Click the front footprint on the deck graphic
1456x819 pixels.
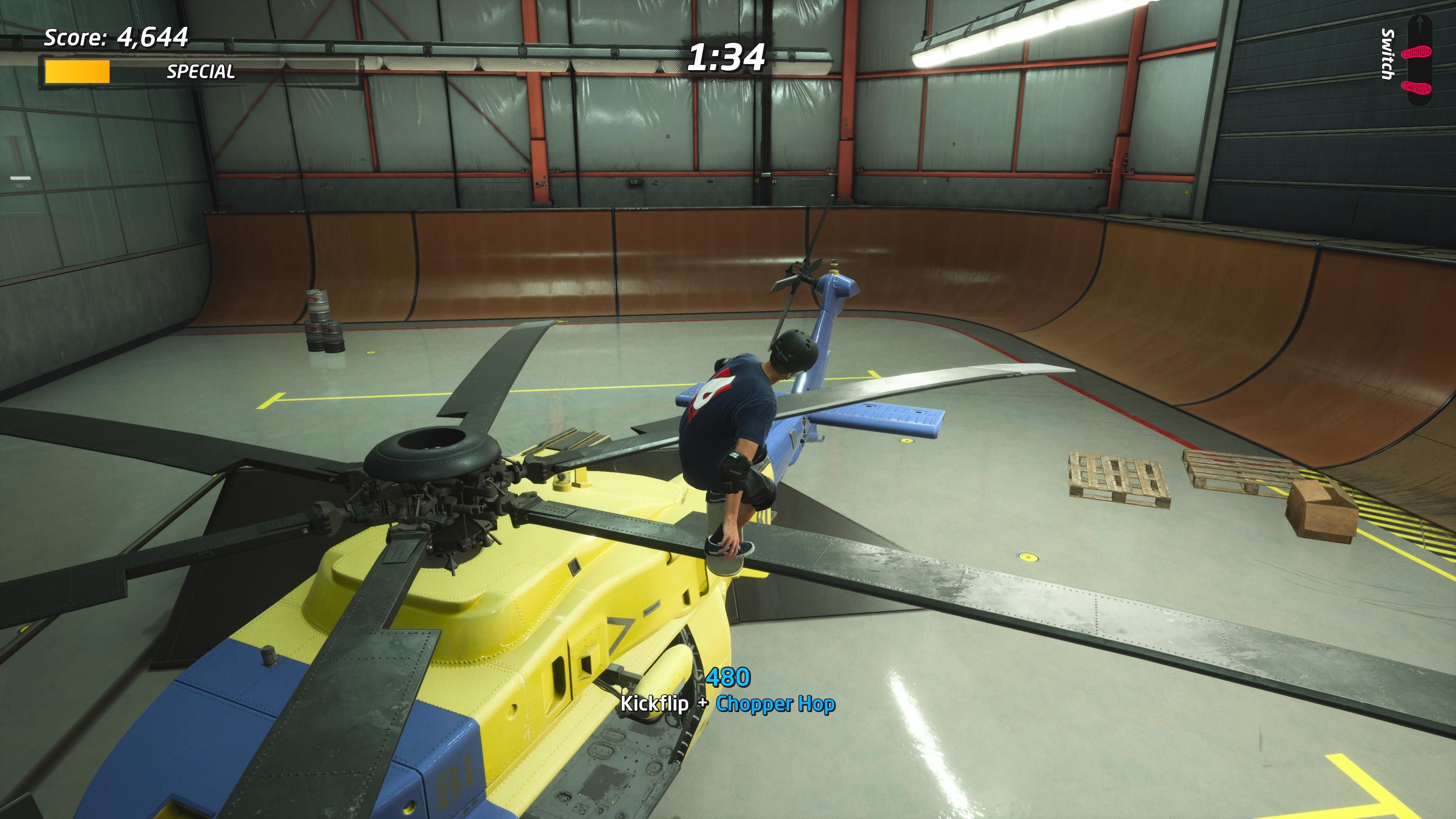pyautogui.click(x=1417, y=53)
